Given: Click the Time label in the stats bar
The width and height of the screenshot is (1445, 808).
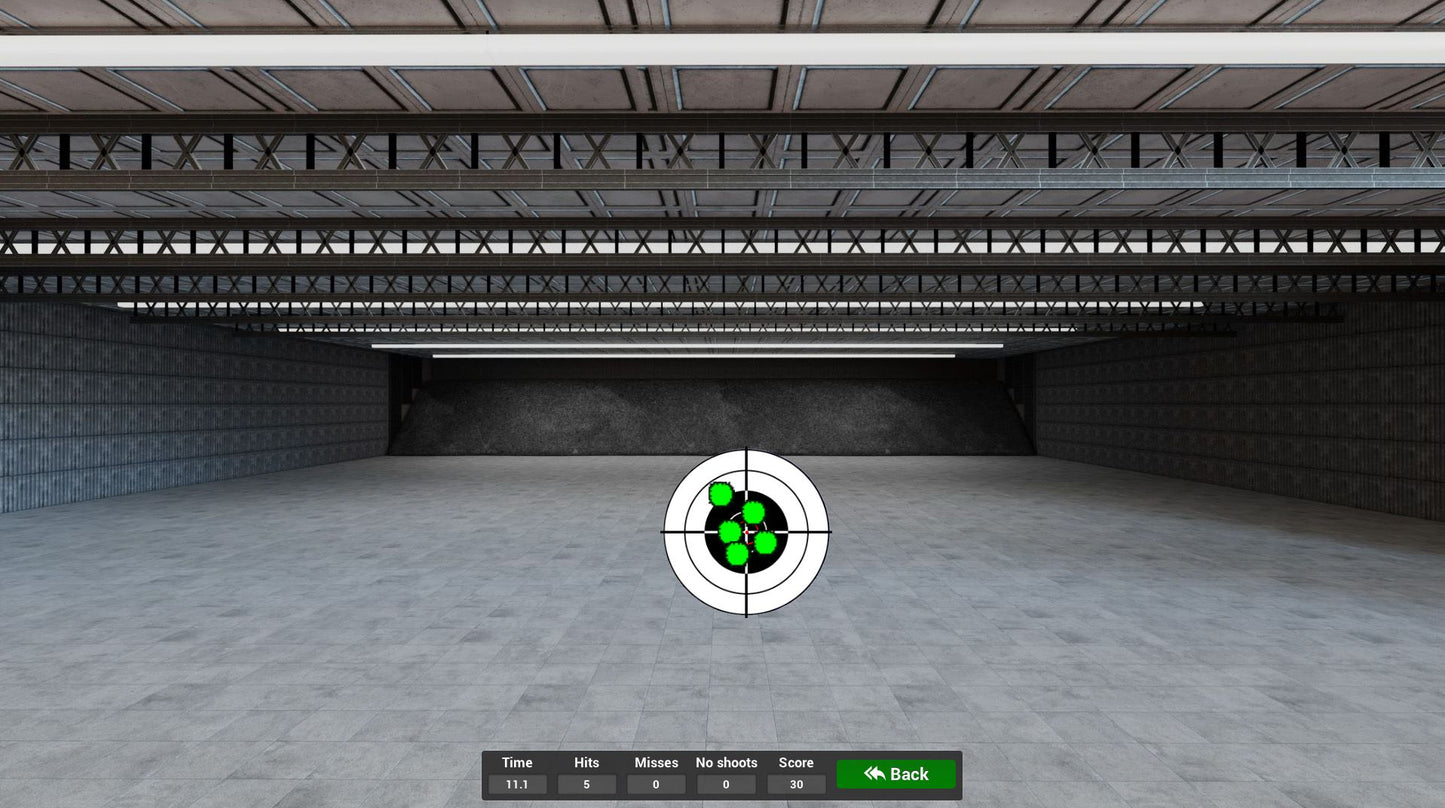Looking at the screenshot, I should coord(517,762).
